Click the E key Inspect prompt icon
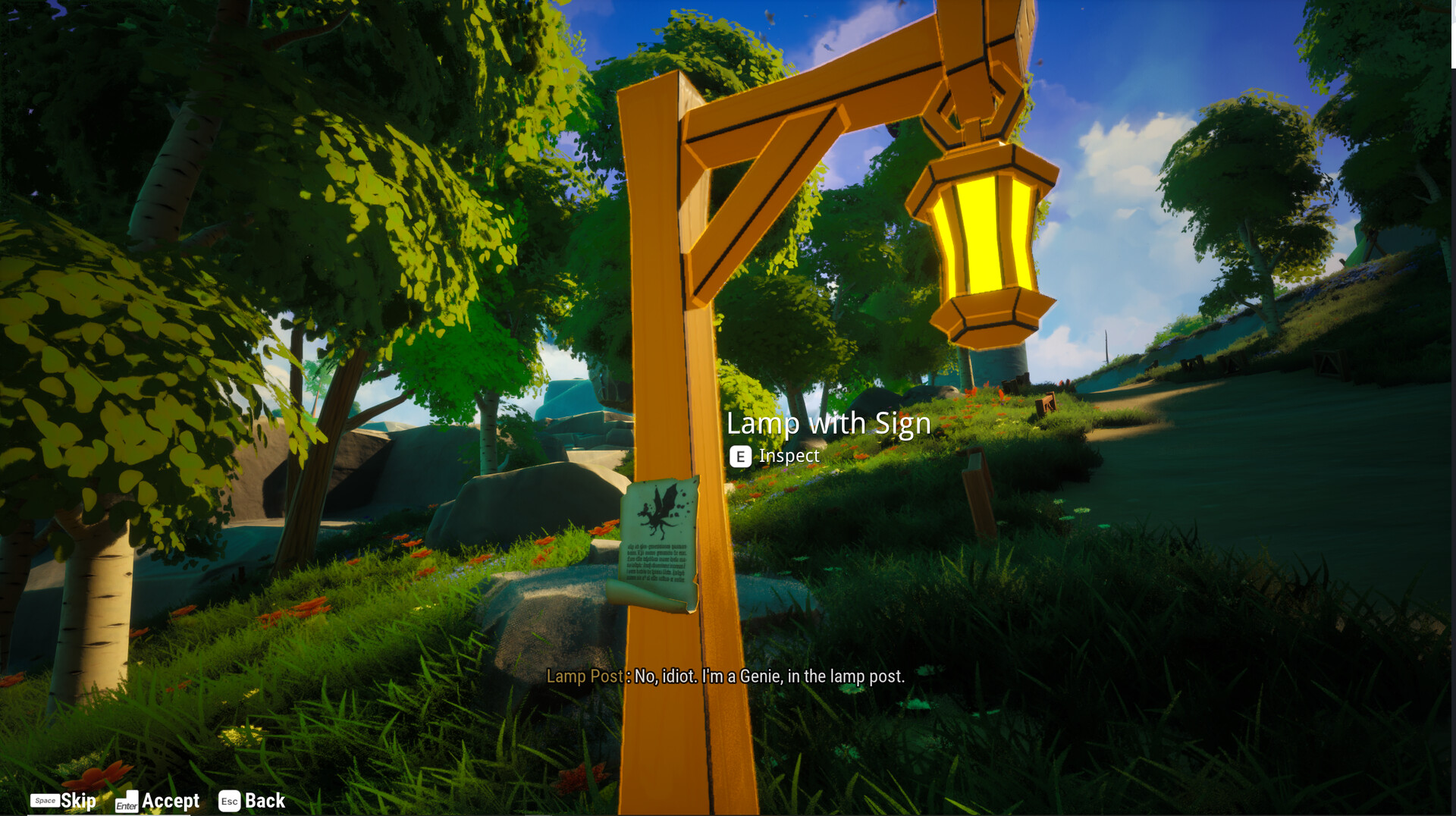Viewport: 1456px width, 816px height. (740, 457)
